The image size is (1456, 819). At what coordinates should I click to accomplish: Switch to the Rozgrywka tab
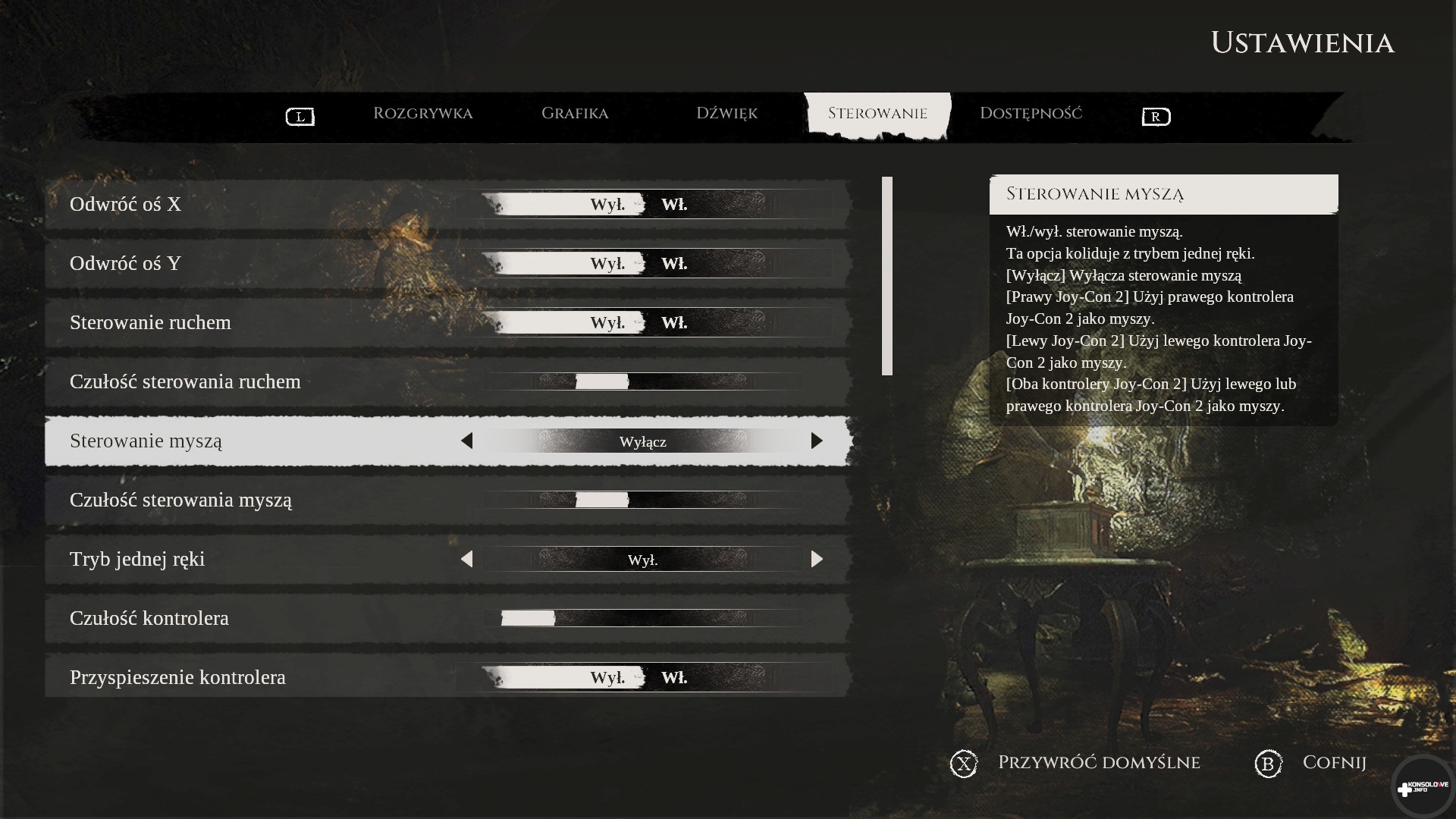click(422, 114)
